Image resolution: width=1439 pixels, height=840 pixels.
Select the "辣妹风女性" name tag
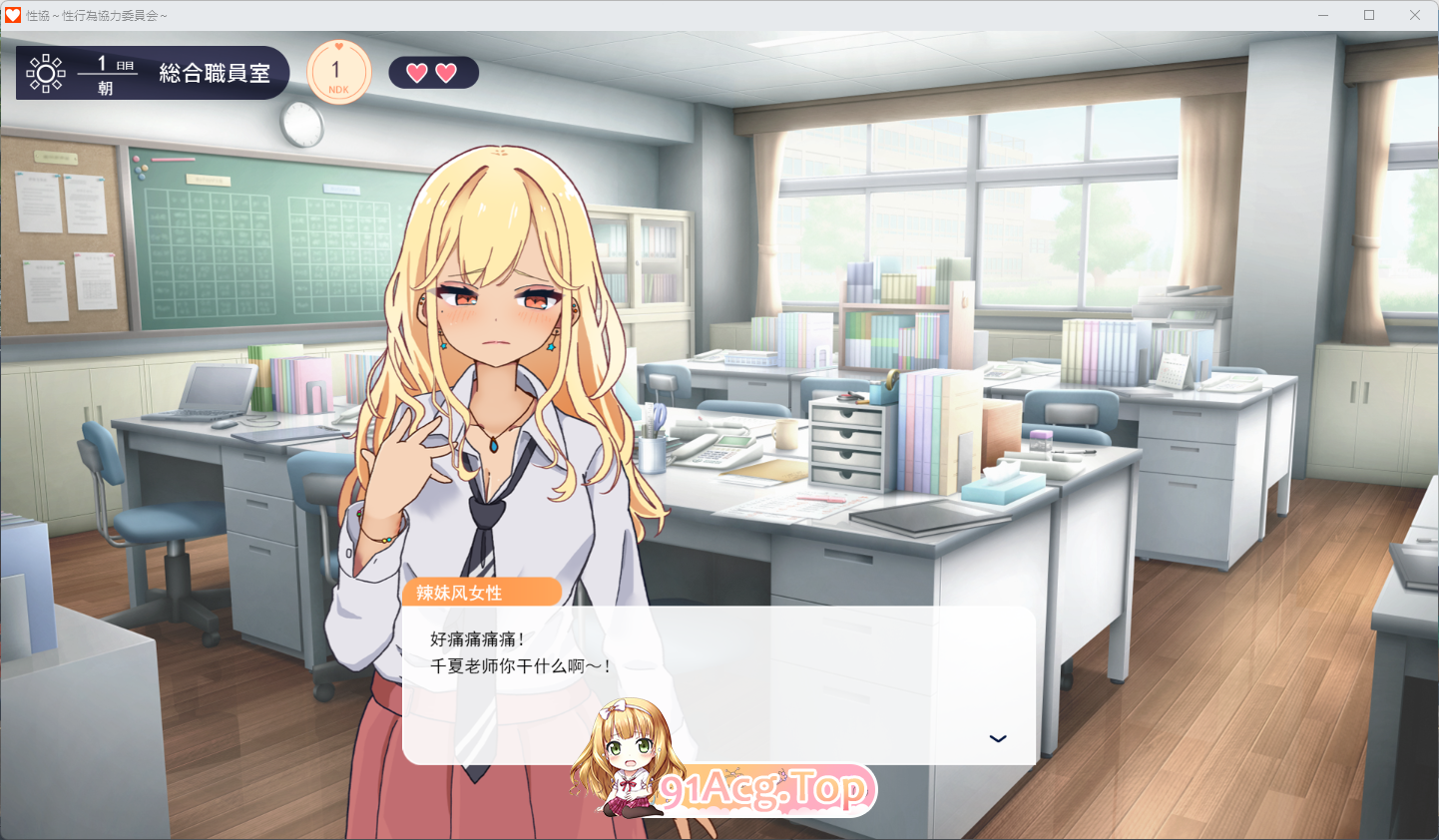pyautogui.click(x=483, y=592)
